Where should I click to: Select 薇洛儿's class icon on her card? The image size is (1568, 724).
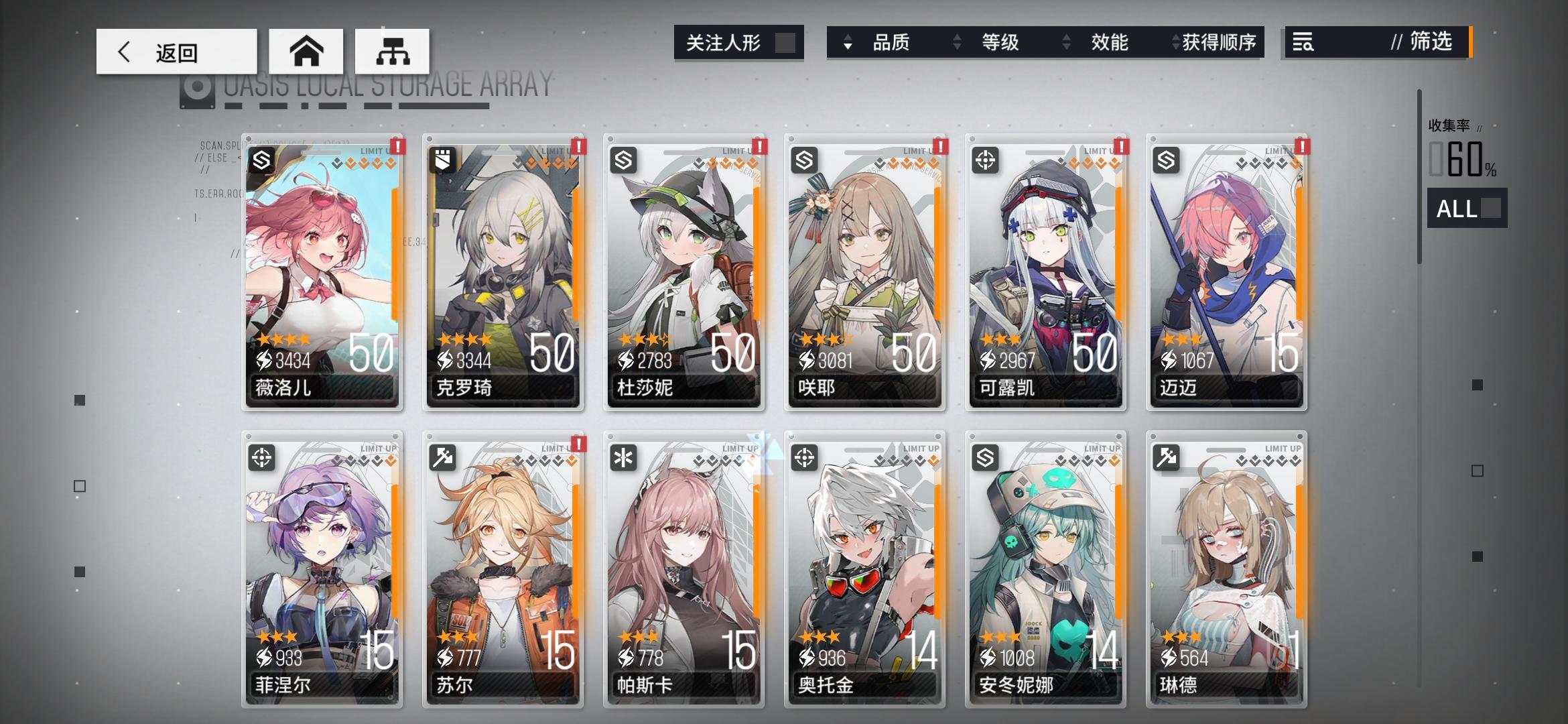[x=260, y=159]
